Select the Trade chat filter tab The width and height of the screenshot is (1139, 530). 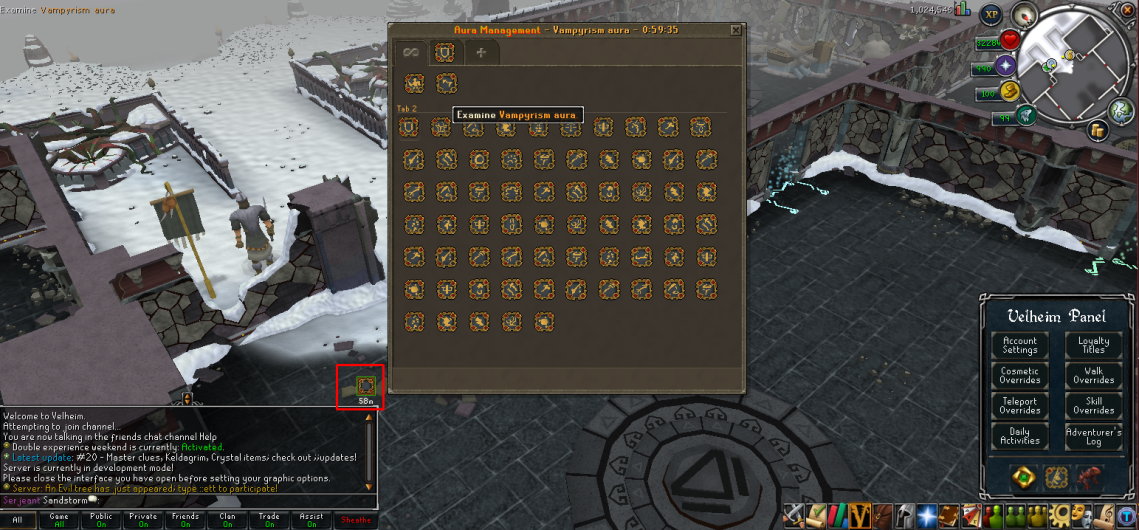click(269, 520)
